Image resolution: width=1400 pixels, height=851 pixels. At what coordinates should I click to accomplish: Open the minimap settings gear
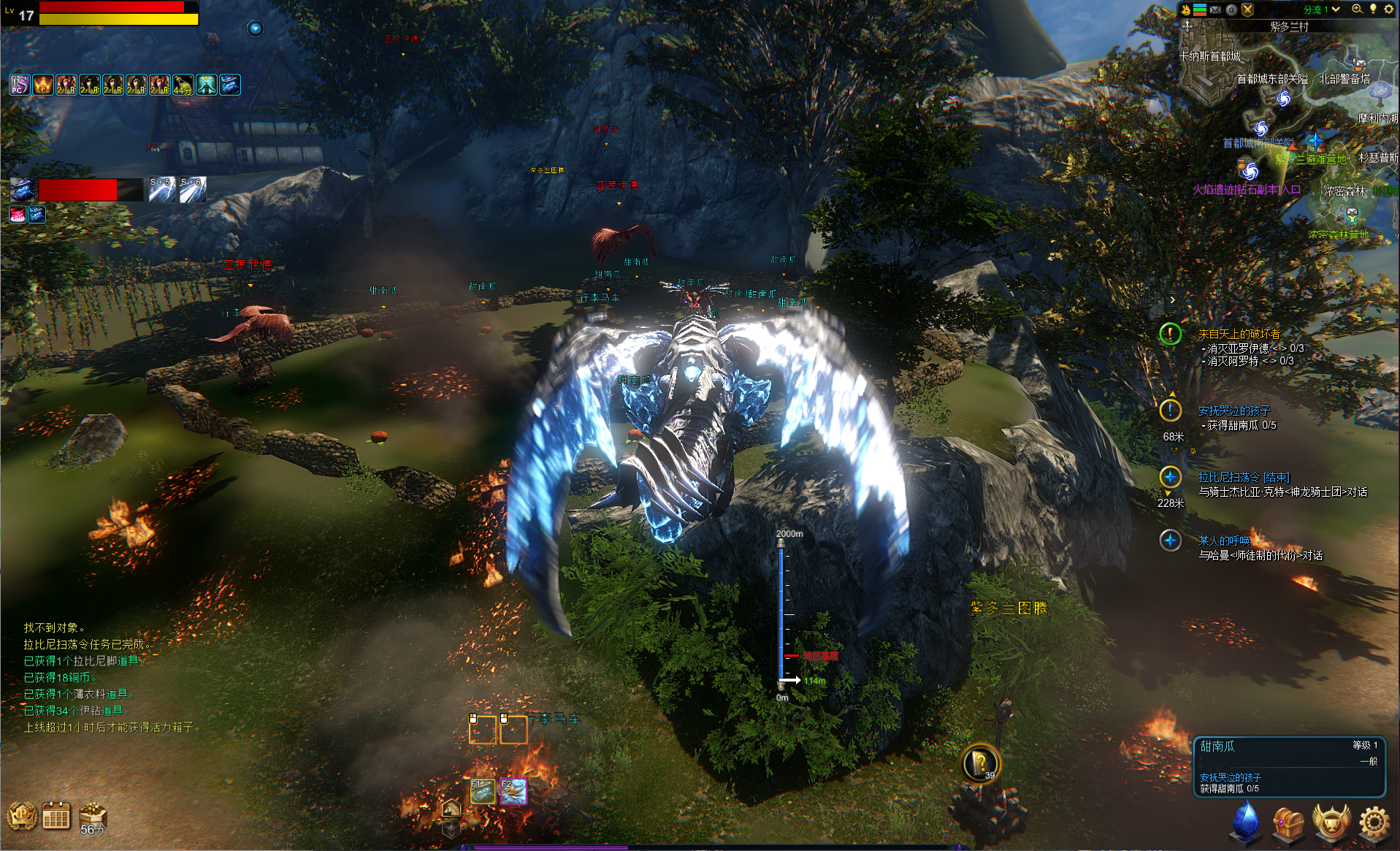[1388, 9]
